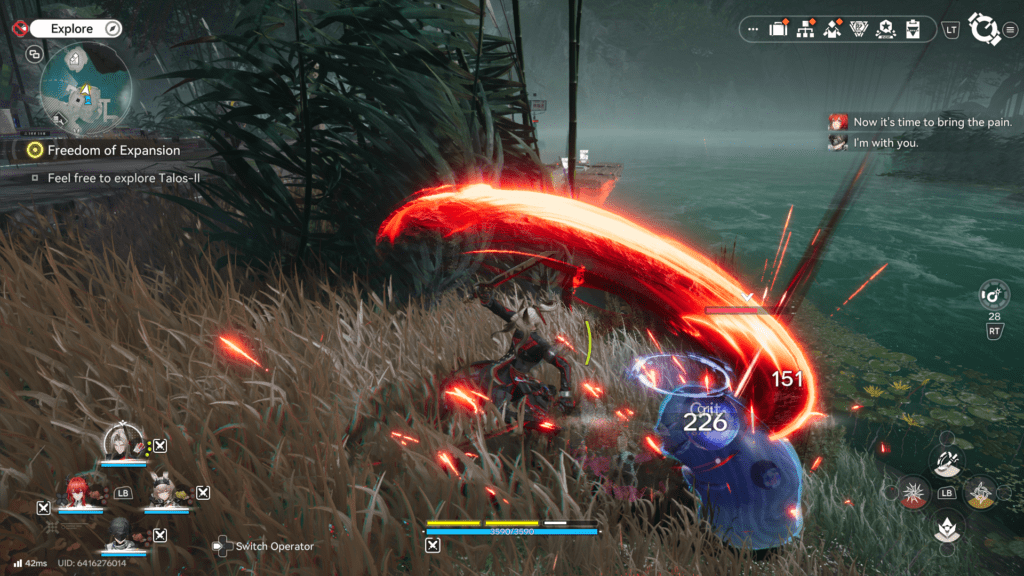Toggle the overlapping squares icon beside minimap
Screen dimensions: 1024x576
click(36, 54)
